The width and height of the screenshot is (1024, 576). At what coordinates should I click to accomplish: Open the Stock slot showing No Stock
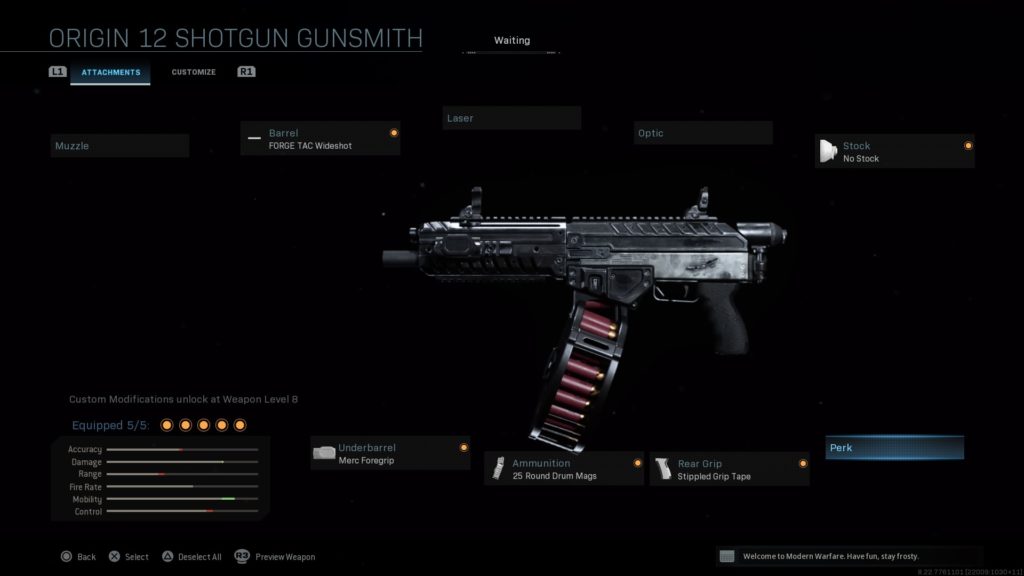click(894, 152)
